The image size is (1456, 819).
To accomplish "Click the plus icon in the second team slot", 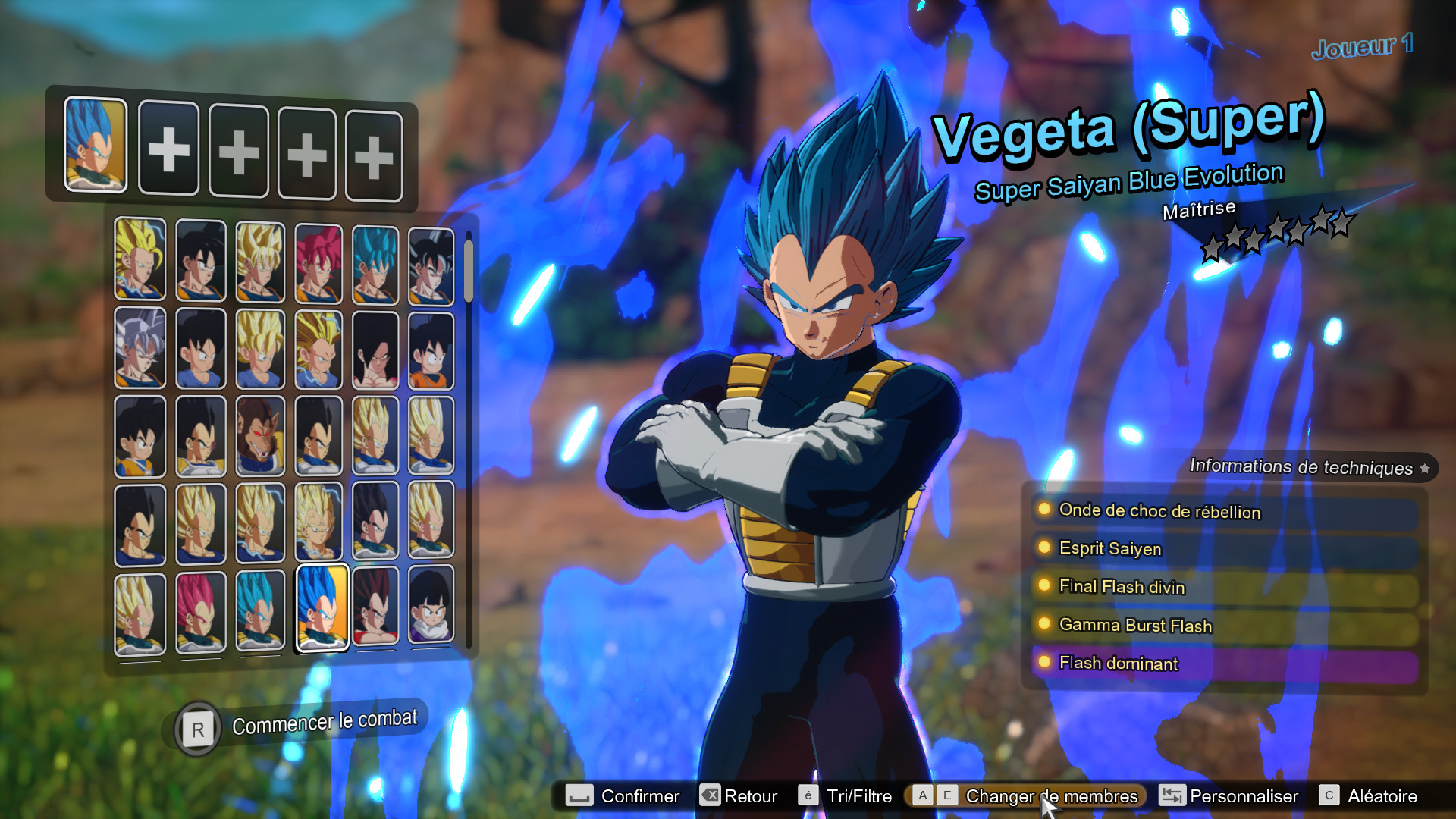I will [x=168, y=151].
